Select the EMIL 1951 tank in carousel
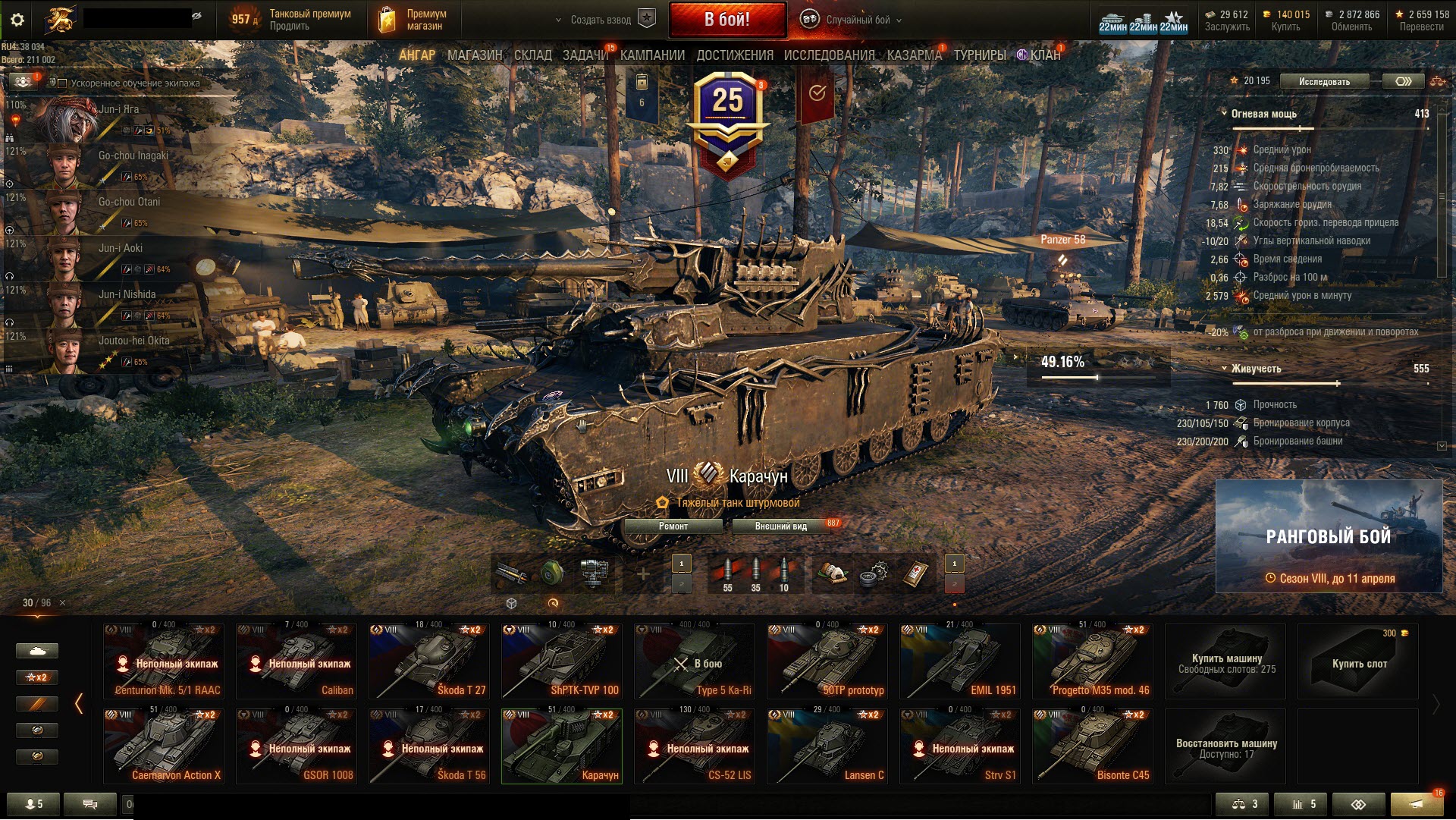 [959, 661]
